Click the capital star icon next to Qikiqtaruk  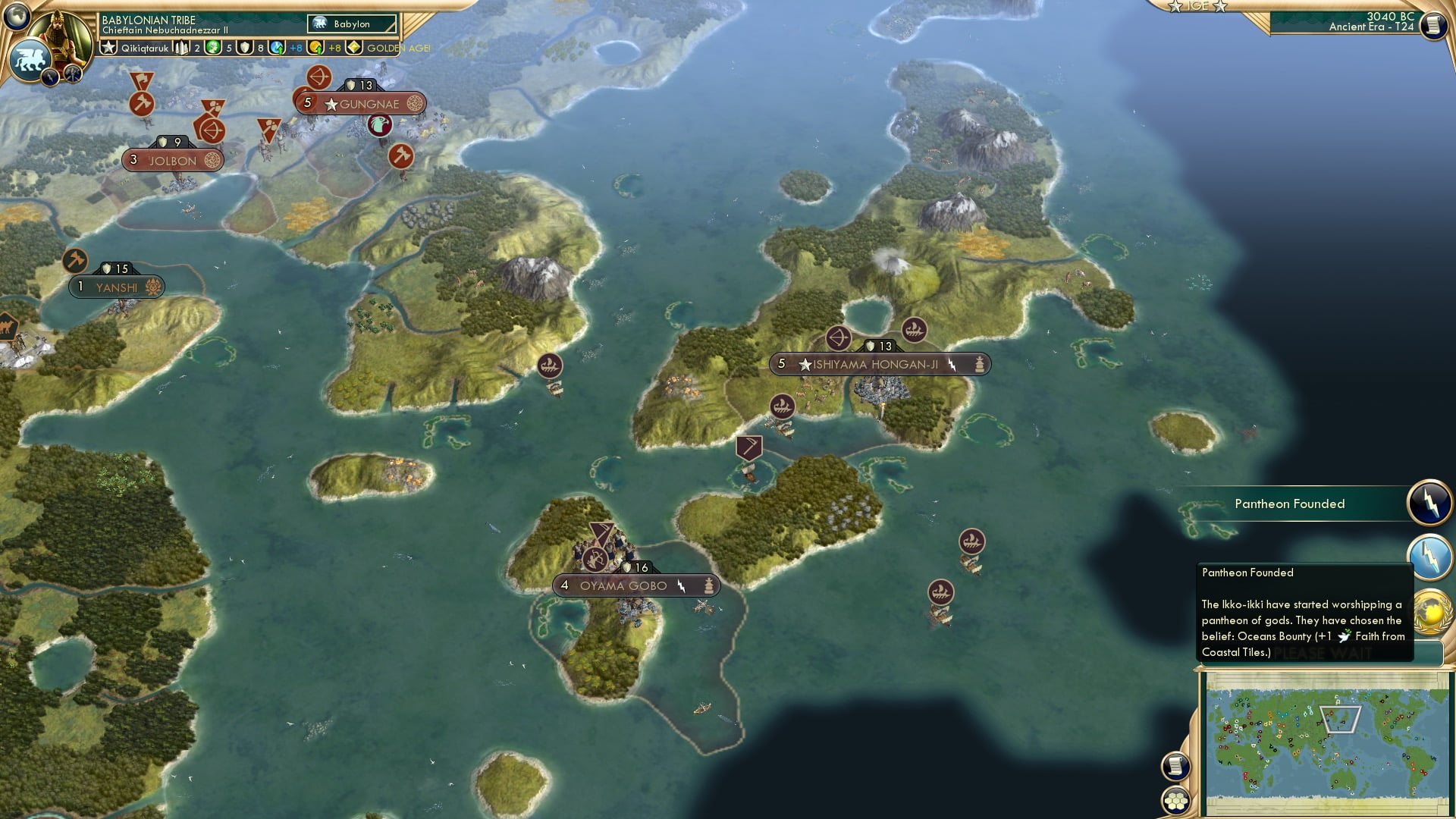pos(108,49)
